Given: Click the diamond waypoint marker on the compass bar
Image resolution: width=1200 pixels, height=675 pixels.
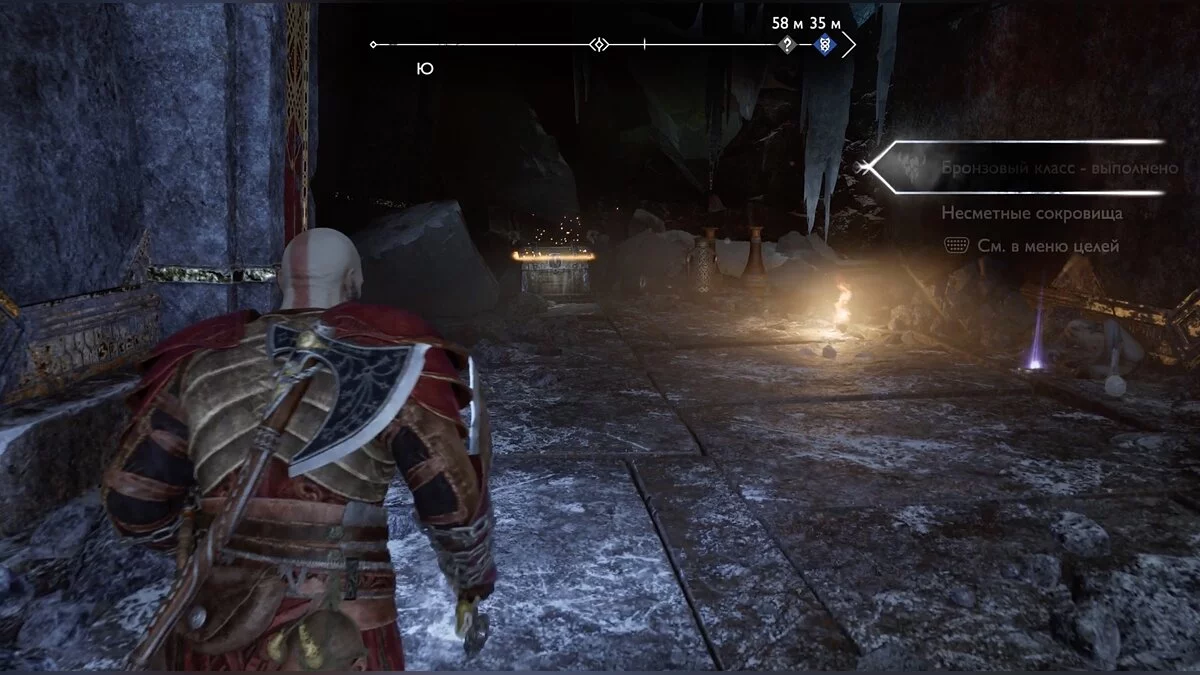Looking at the screenshot, I should click(599, 45).
